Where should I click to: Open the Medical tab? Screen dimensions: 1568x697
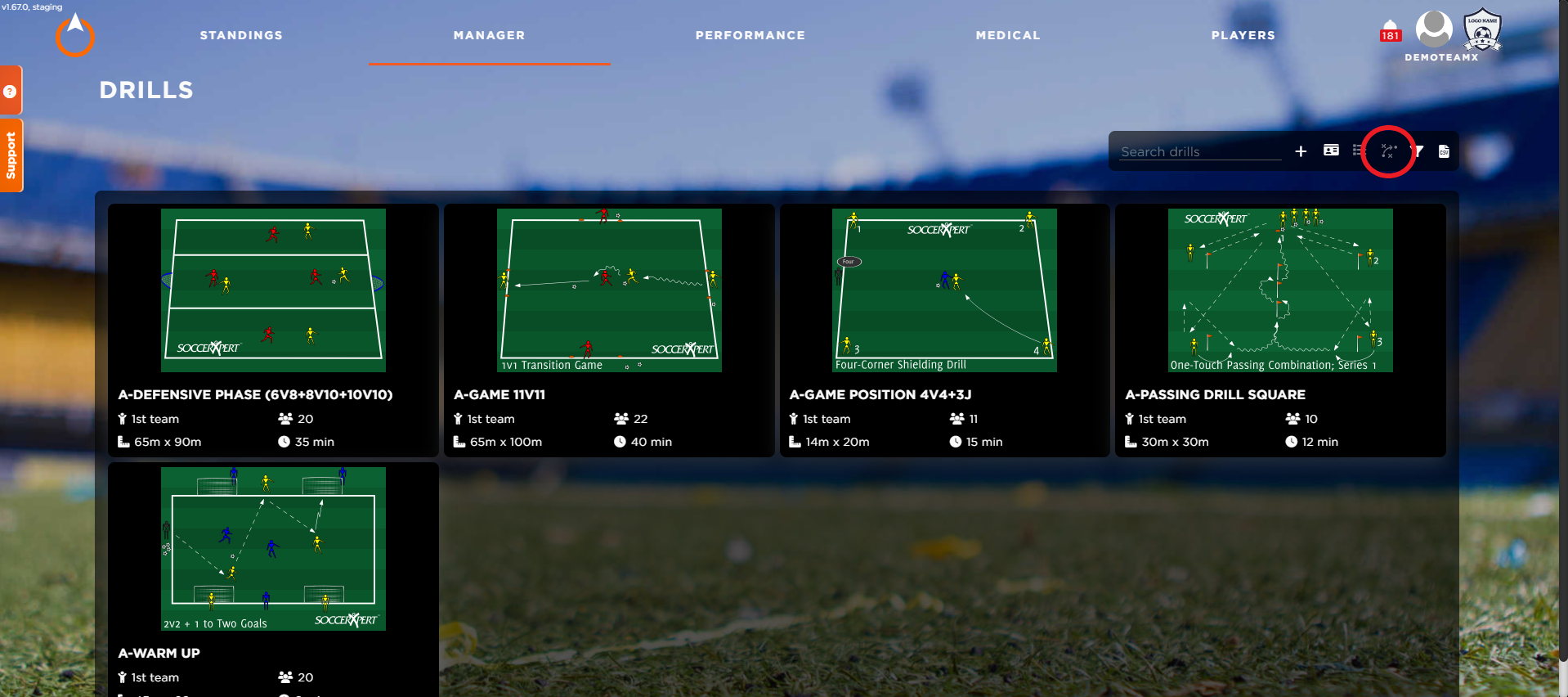click(x=1007, y=35)
